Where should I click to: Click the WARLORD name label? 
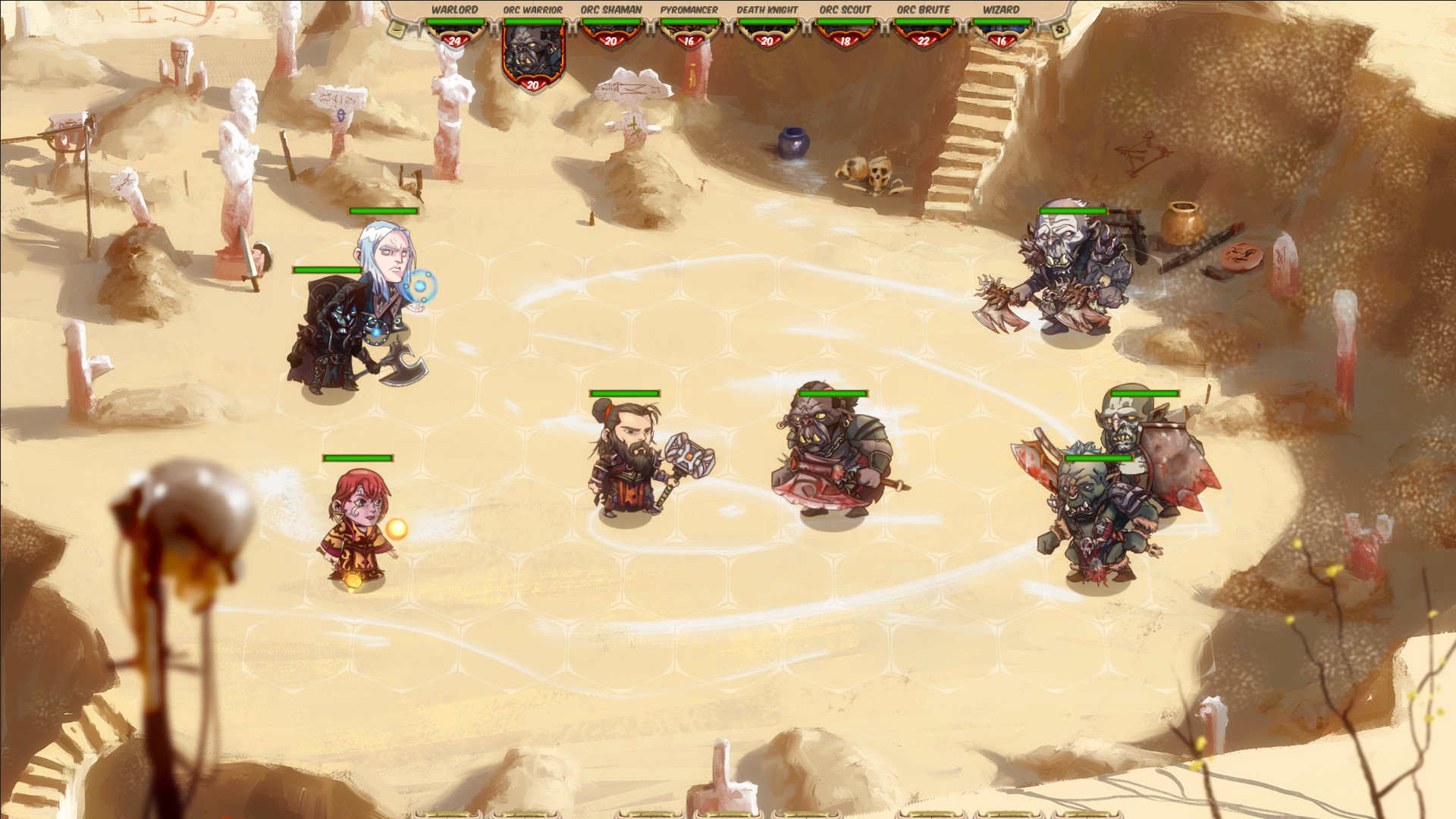tap(454, 9)
